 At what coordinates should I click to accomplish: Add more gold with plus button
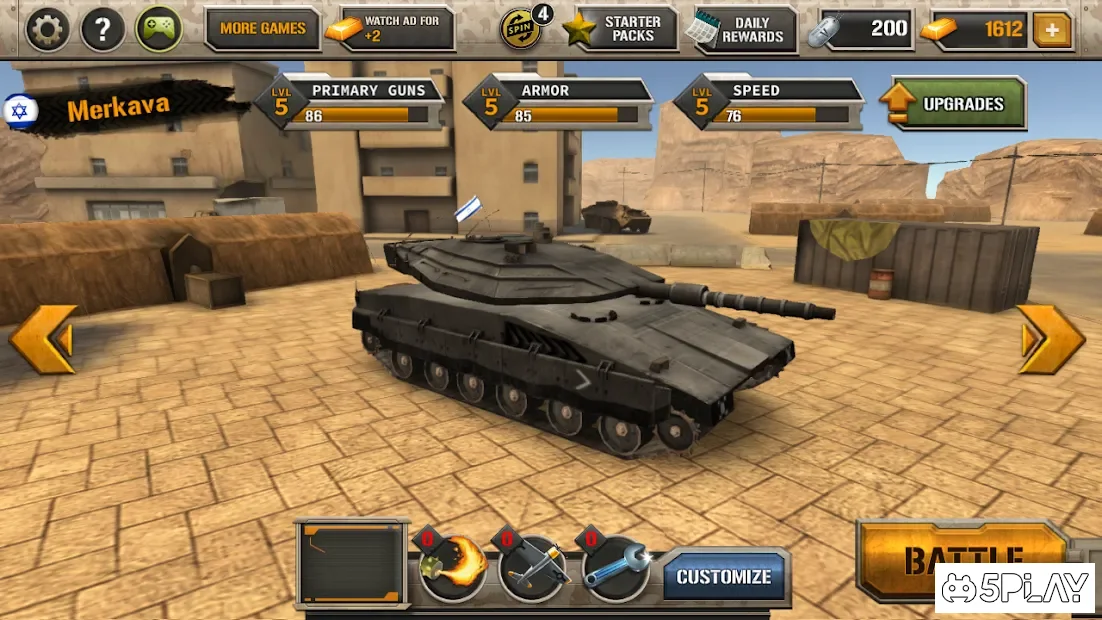tap(1051, 30)
